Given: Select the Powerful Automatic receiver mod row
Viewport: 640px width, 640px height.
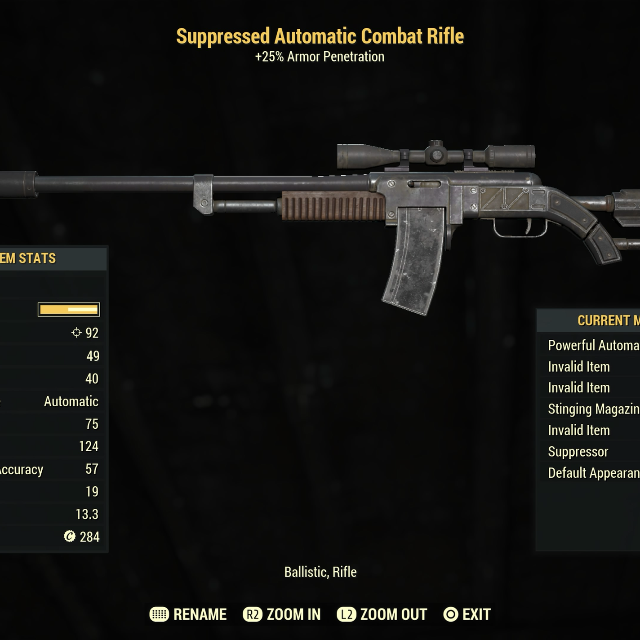Looking at the screenshot, I should point(593,345).
